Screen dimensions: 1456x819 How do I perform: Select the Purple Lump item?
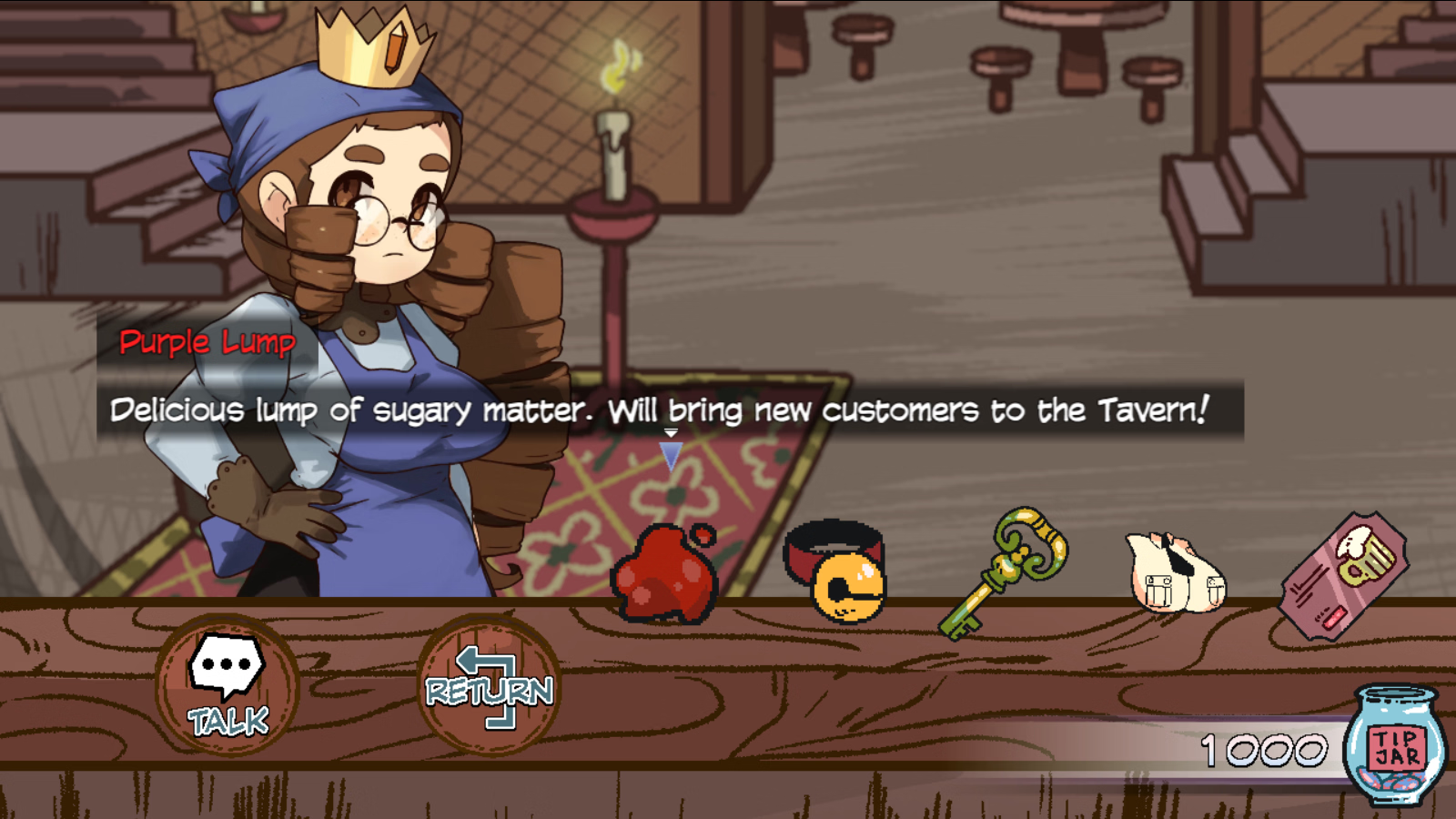[x=664, y=573]
